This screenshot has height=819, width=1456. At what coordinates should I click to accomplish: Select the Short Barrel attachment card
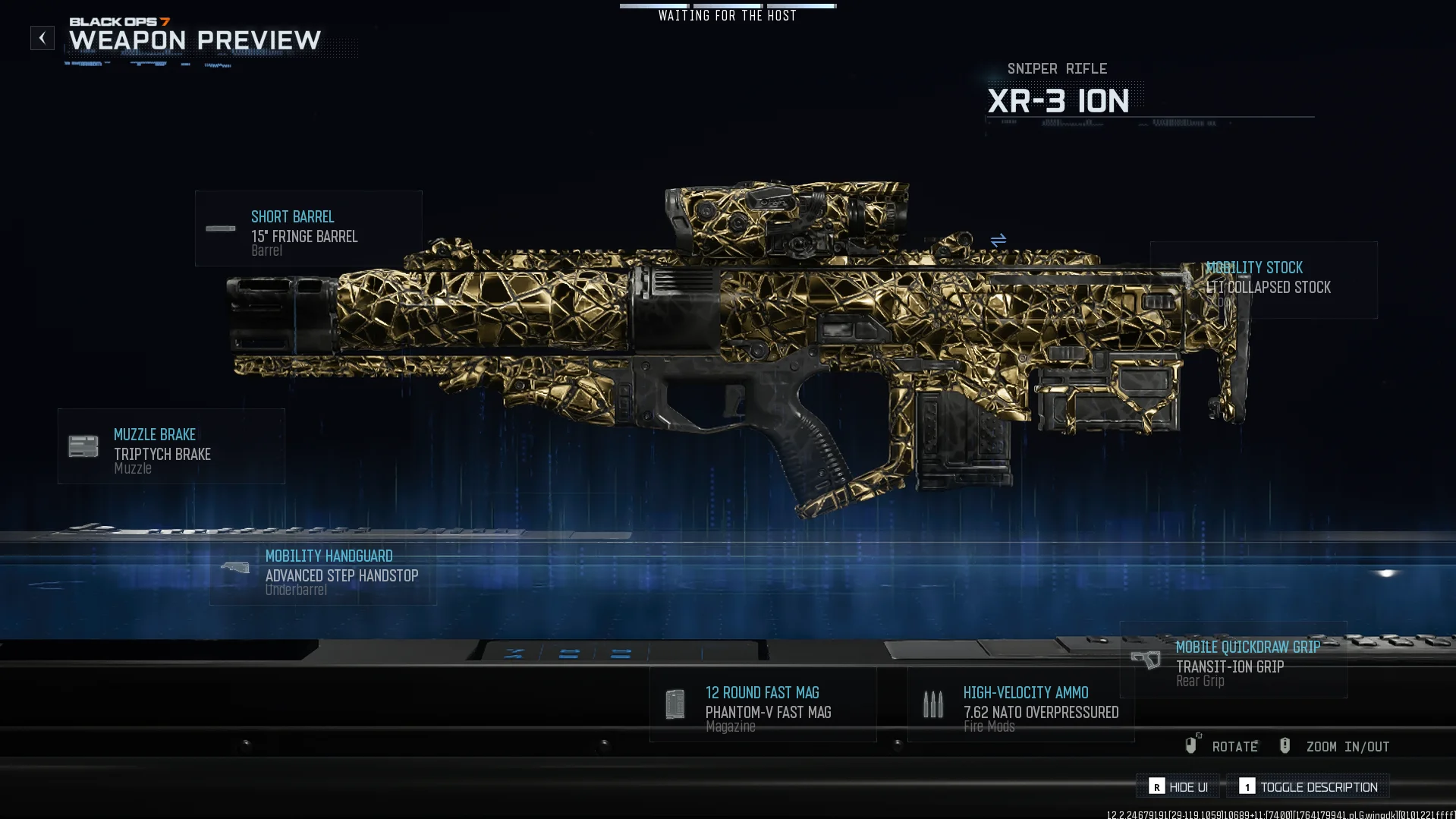click(308, 228)
